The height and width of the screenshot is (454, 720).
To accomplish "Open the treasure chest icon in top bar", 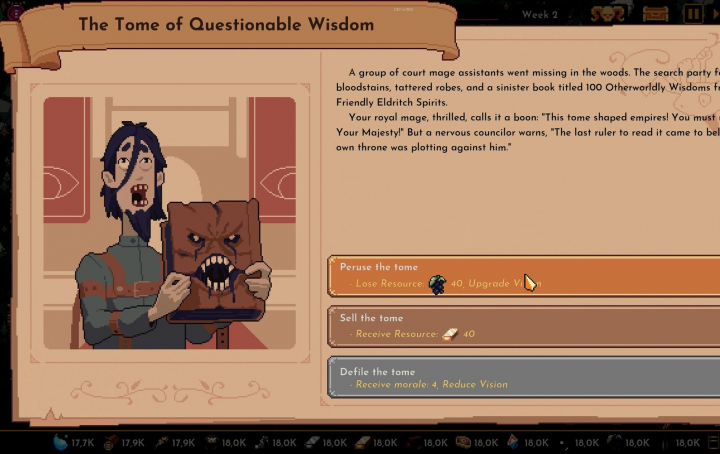I will point(656,14).
